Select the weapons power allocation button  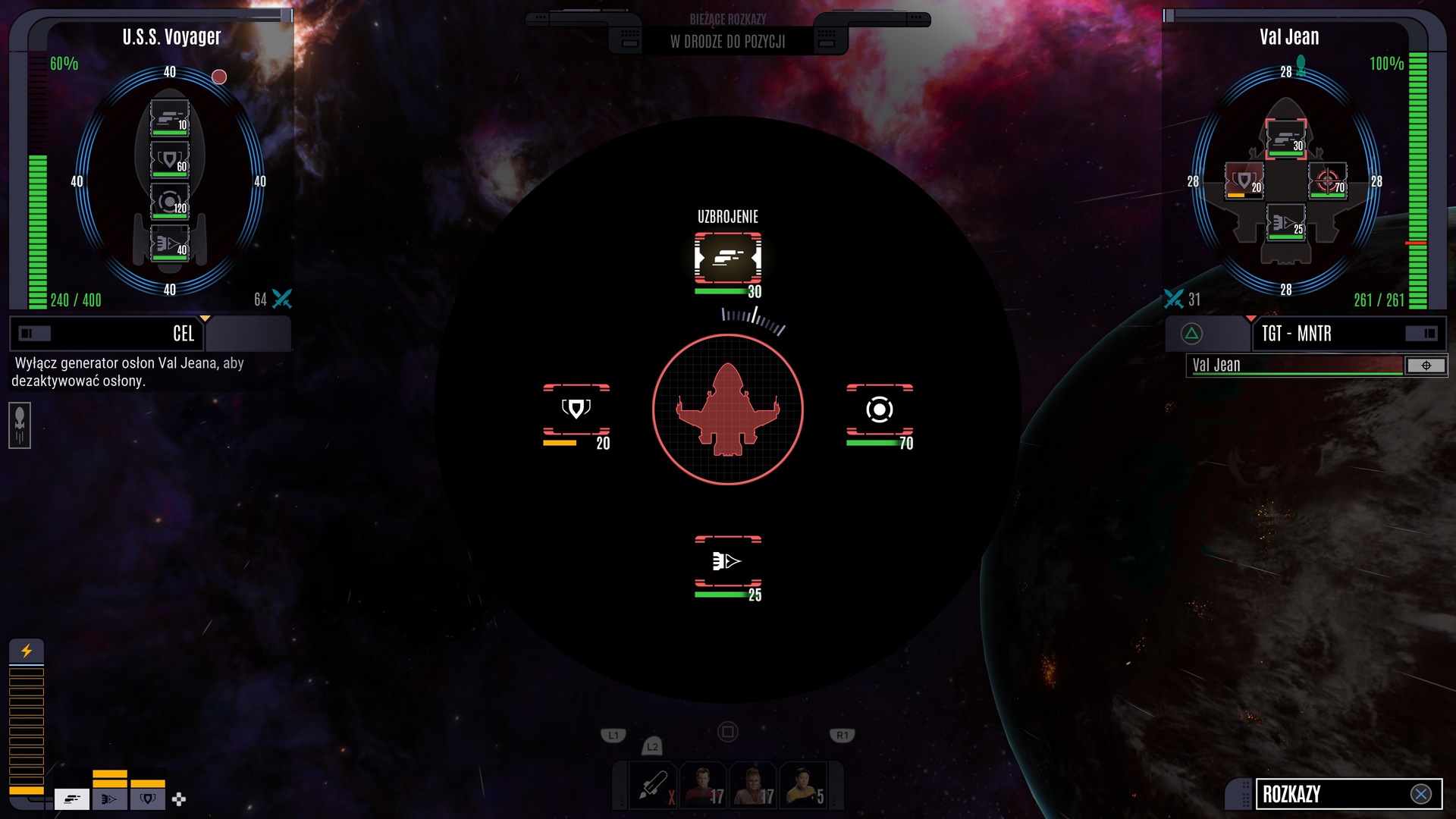coord(72,799)
